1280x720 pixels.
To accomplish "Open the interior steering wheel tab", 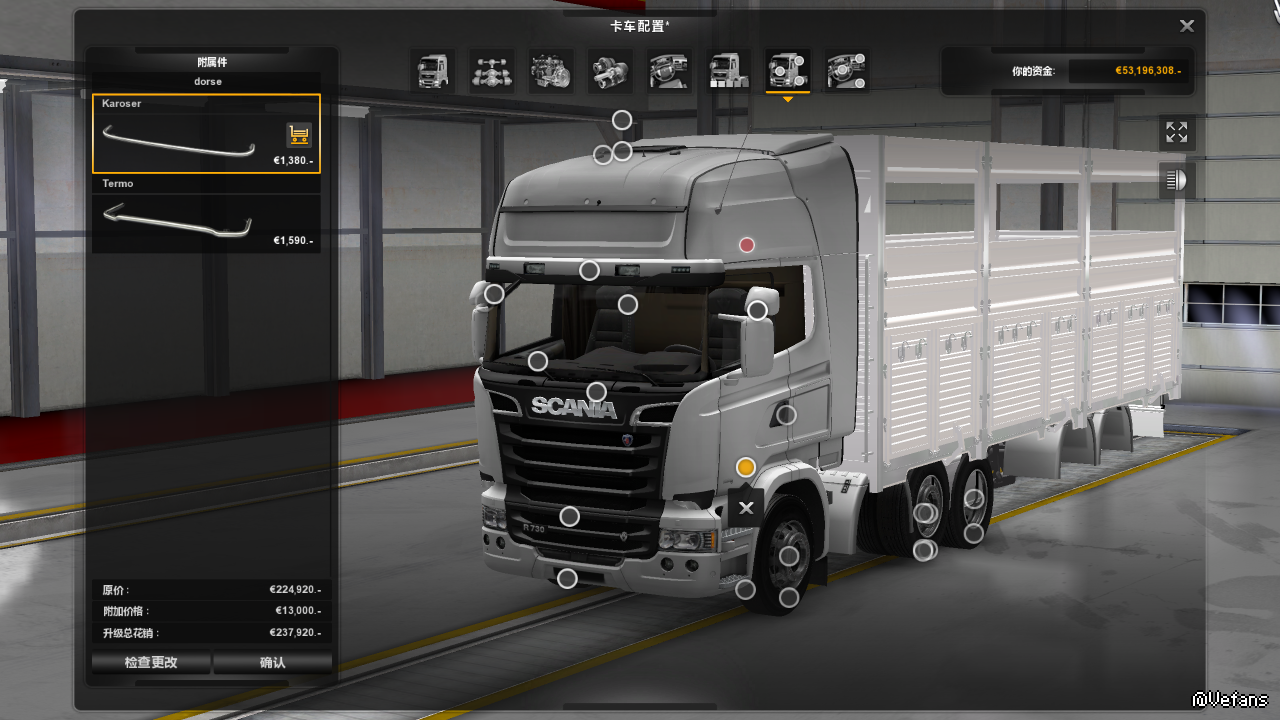I will pos(669,71).
